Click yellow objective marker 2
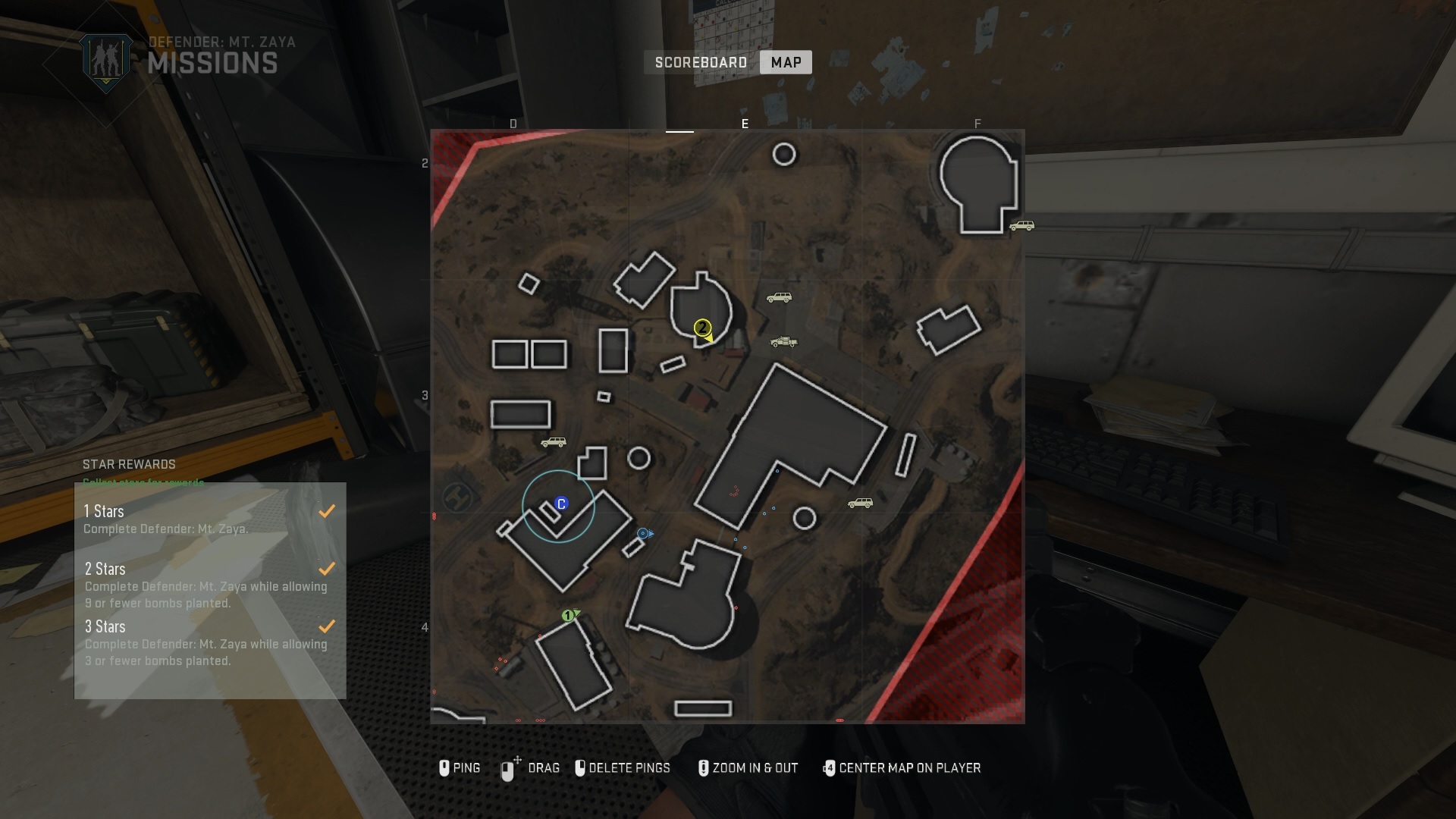This screenshot has width=1456, height=819. pyautogui.click(x=702, y=328)
